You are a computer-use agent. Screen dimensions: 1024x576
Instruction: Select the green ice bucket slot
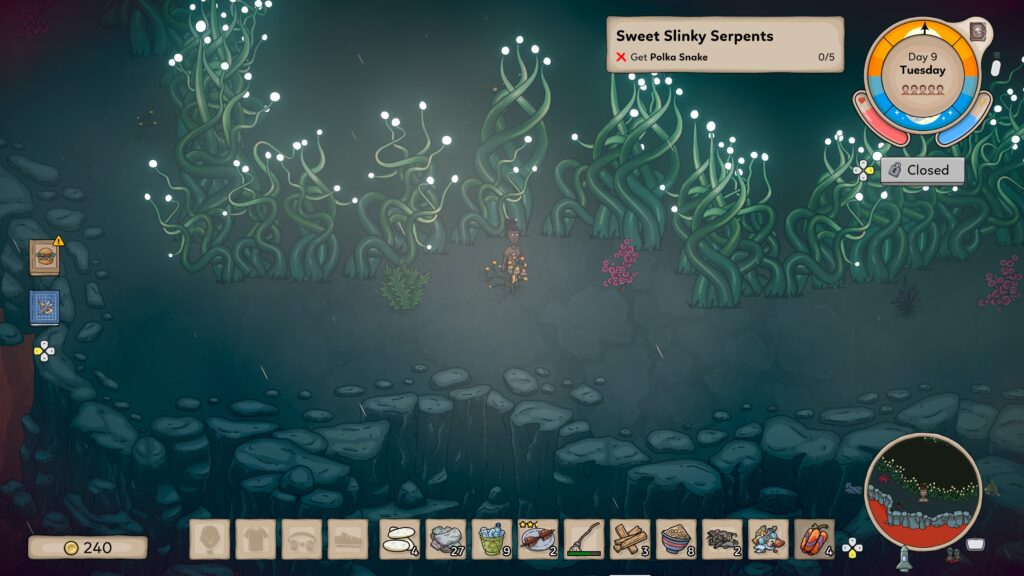click(491, 539)
